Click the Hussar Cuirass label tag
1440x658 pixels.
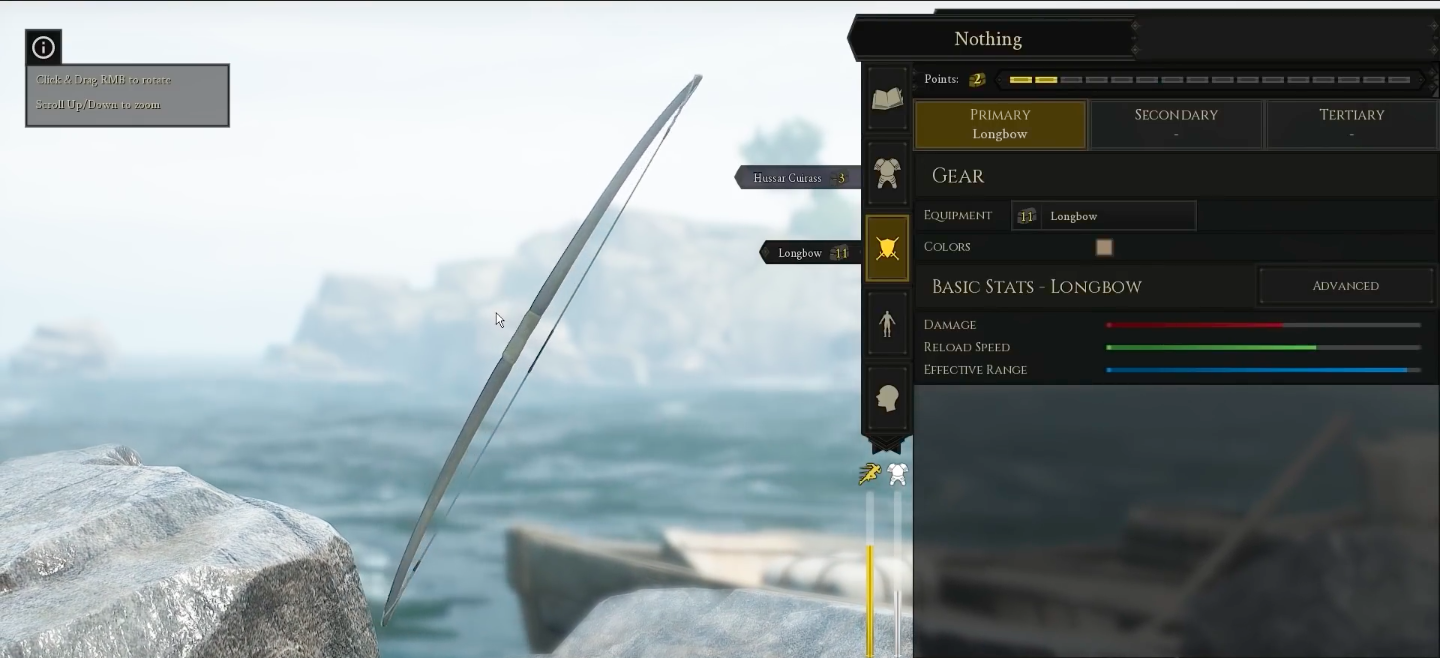[x=798, y=178]
